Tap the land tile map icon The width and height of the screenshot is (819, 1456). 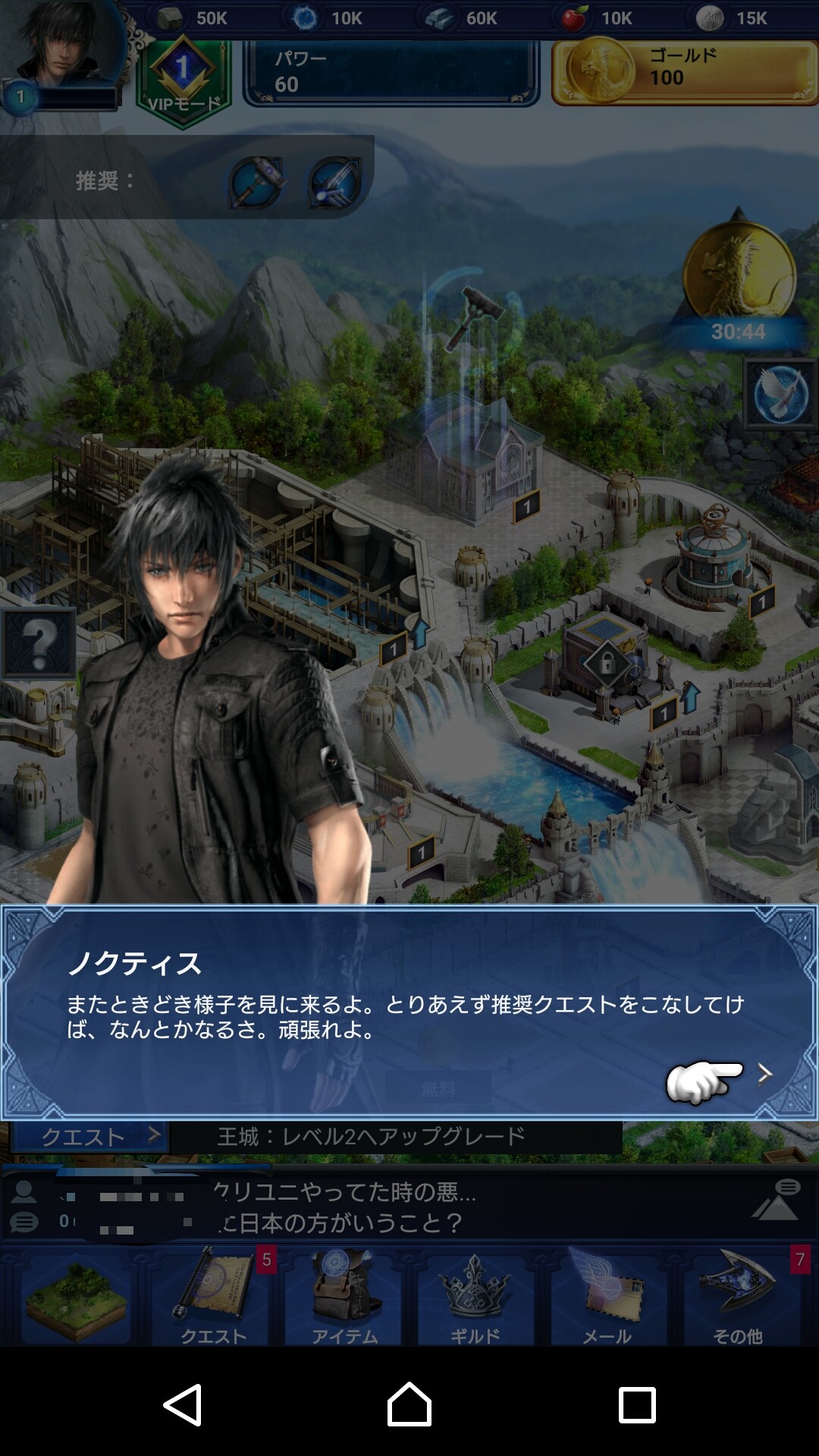coord(76,1298)
